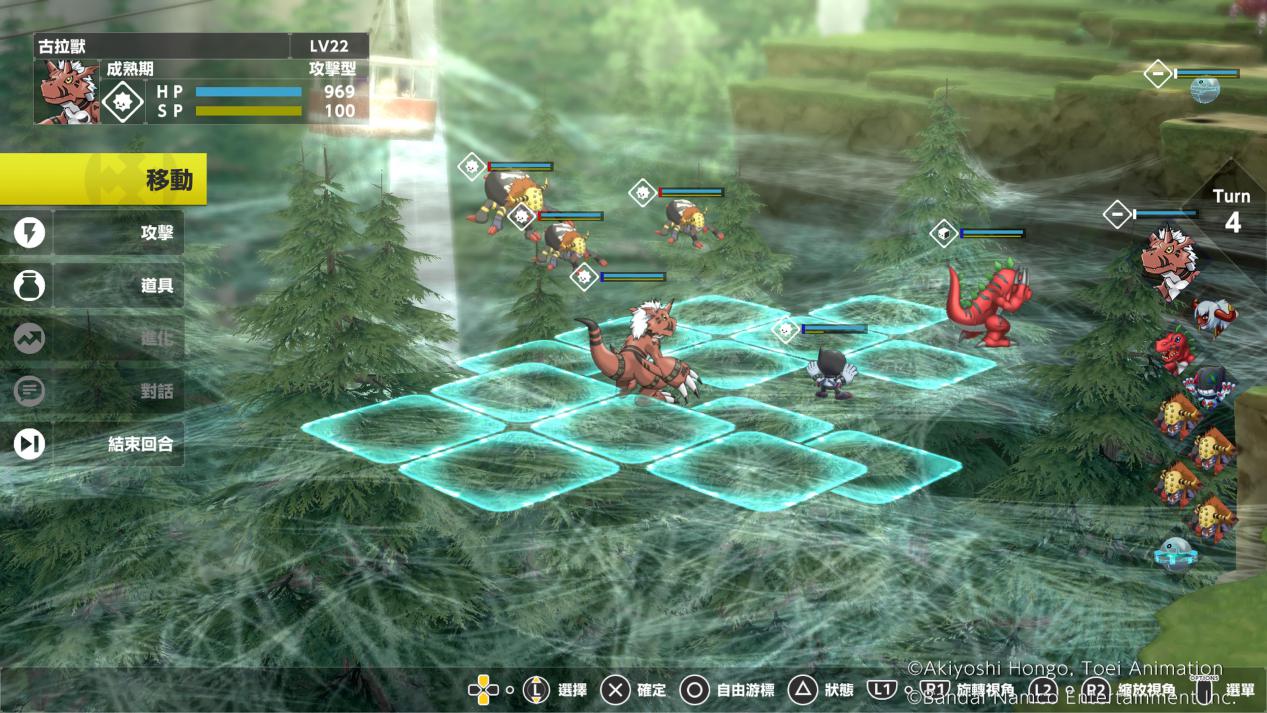Click the skull type icon beside 成熟期
The width and height of the screenshot is (1267, 713).
tap(123, 101)
